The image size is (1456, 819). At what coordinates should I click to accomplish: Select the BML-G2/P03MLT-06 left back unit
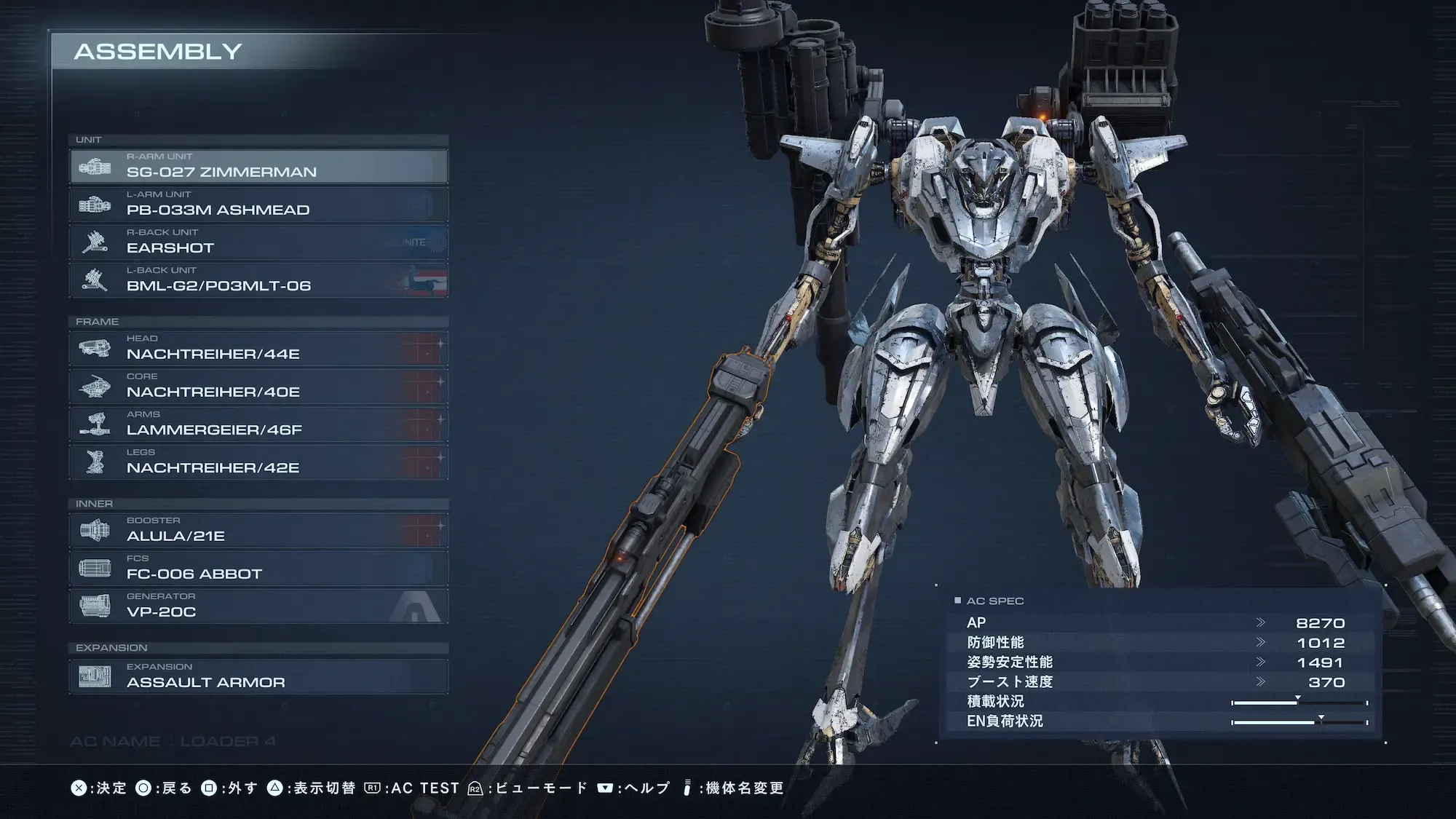point(258,280)
